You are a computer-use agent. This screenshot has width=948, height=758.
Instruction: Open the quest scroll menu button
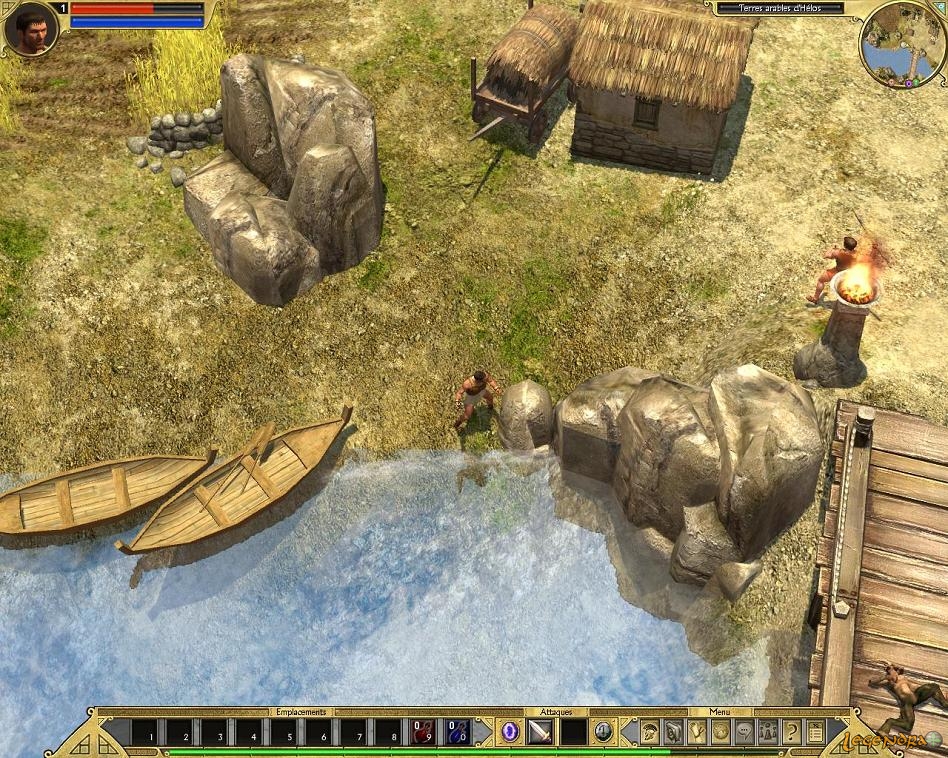click(x=697, y=732)
